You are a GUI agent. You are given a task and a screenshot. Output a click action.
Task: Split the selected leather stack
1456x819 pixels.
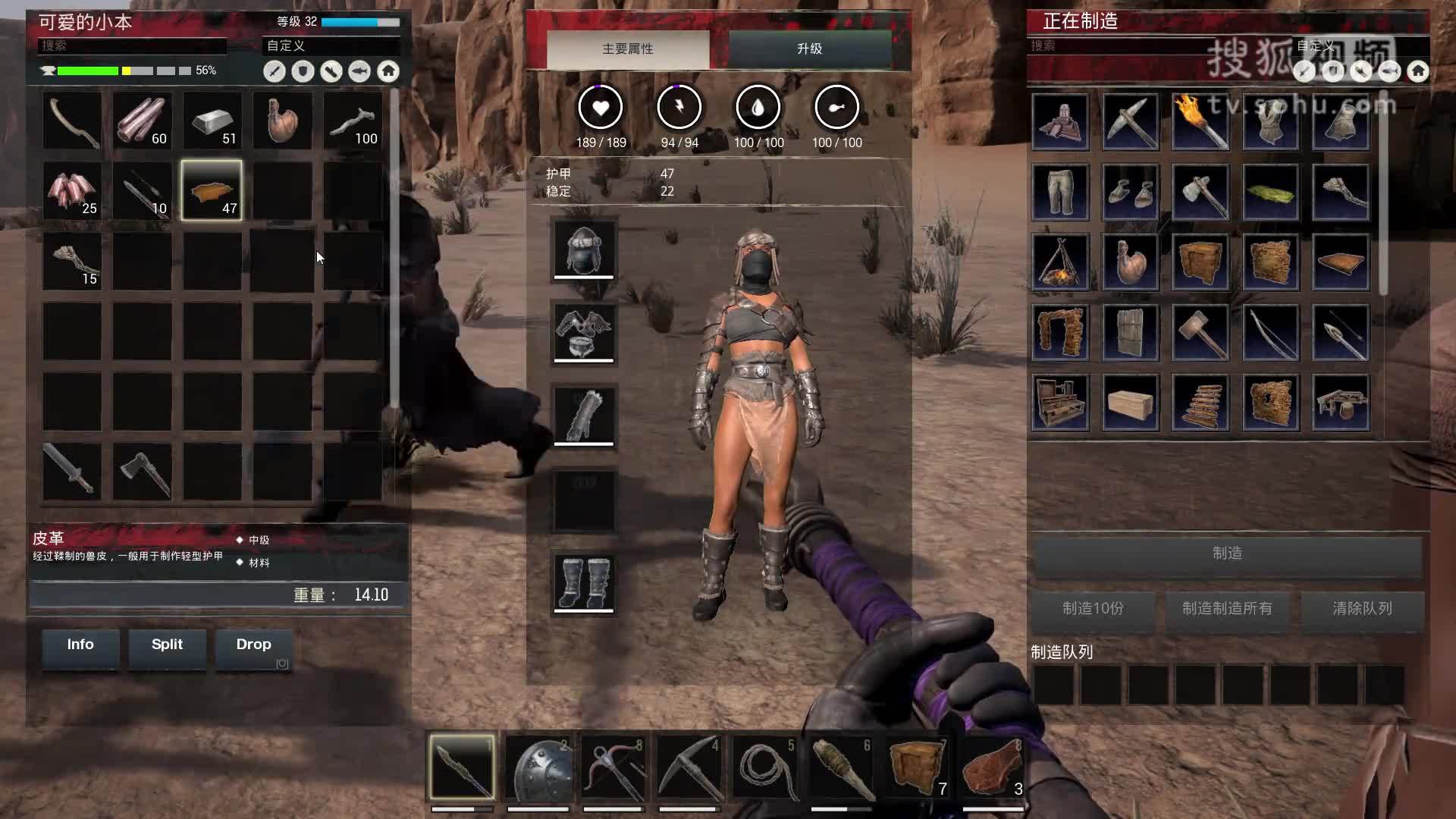coord(167,645)
